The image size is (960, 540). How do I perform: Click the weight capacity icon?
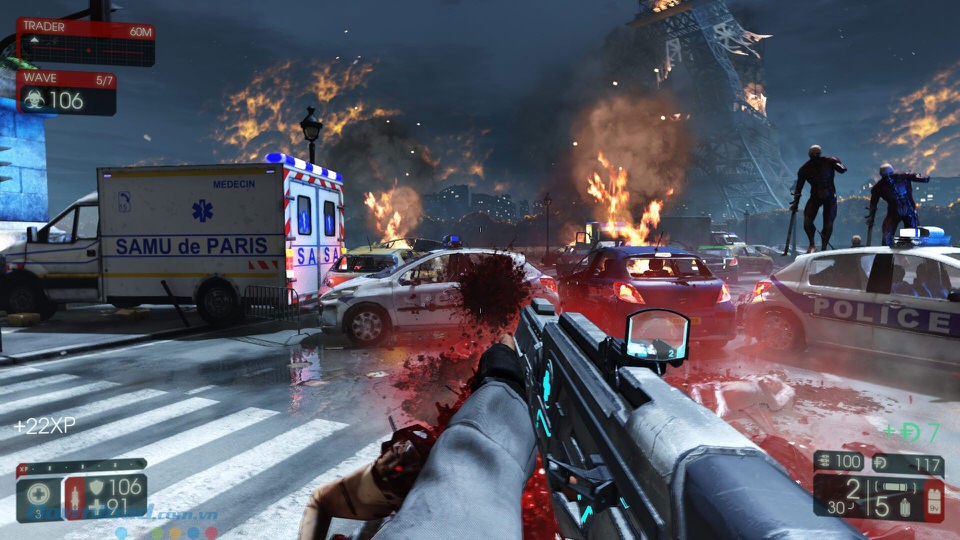[x=822, y=463]
